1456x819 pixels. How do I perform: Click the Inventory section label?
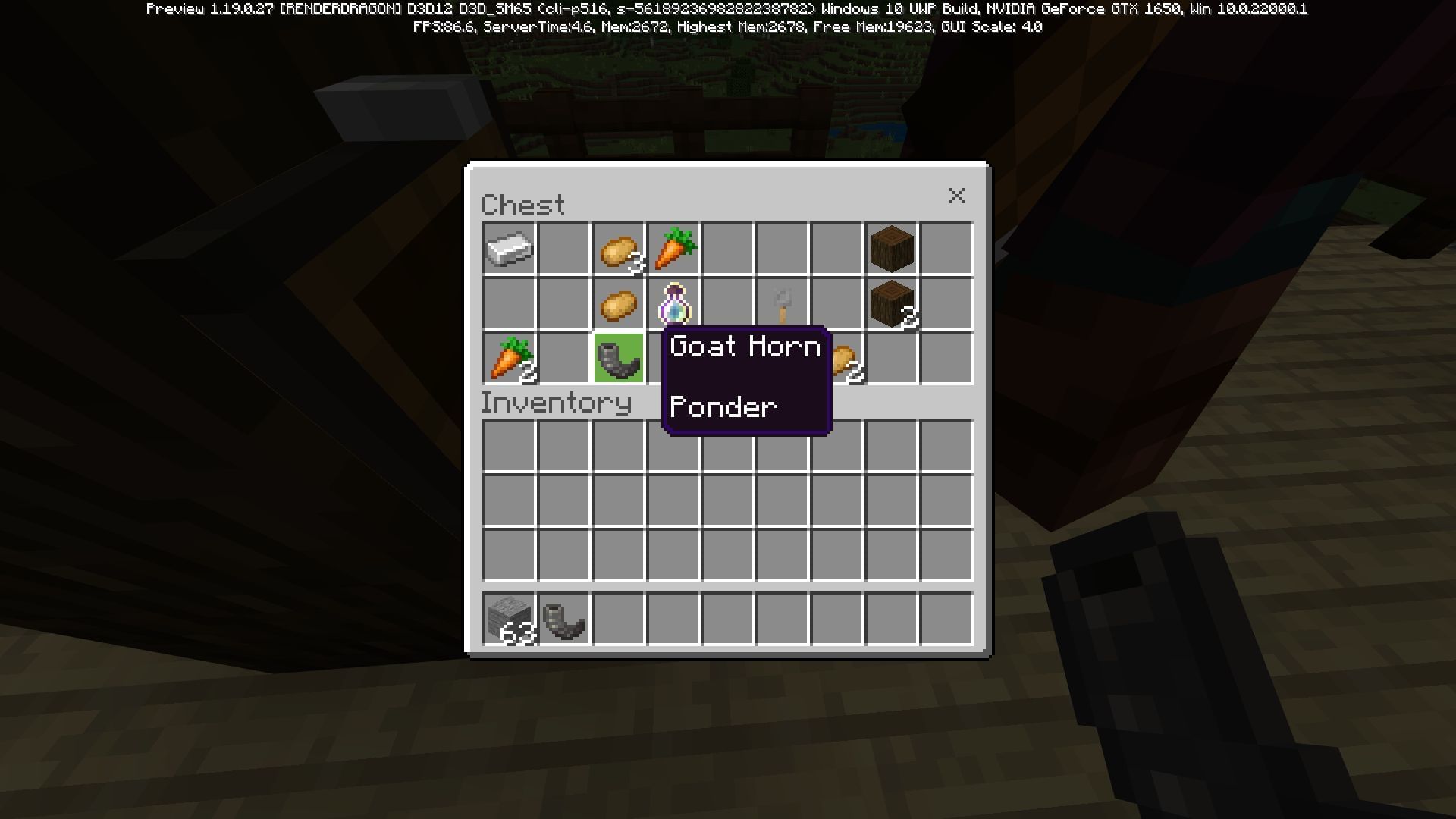pos(557,403)
